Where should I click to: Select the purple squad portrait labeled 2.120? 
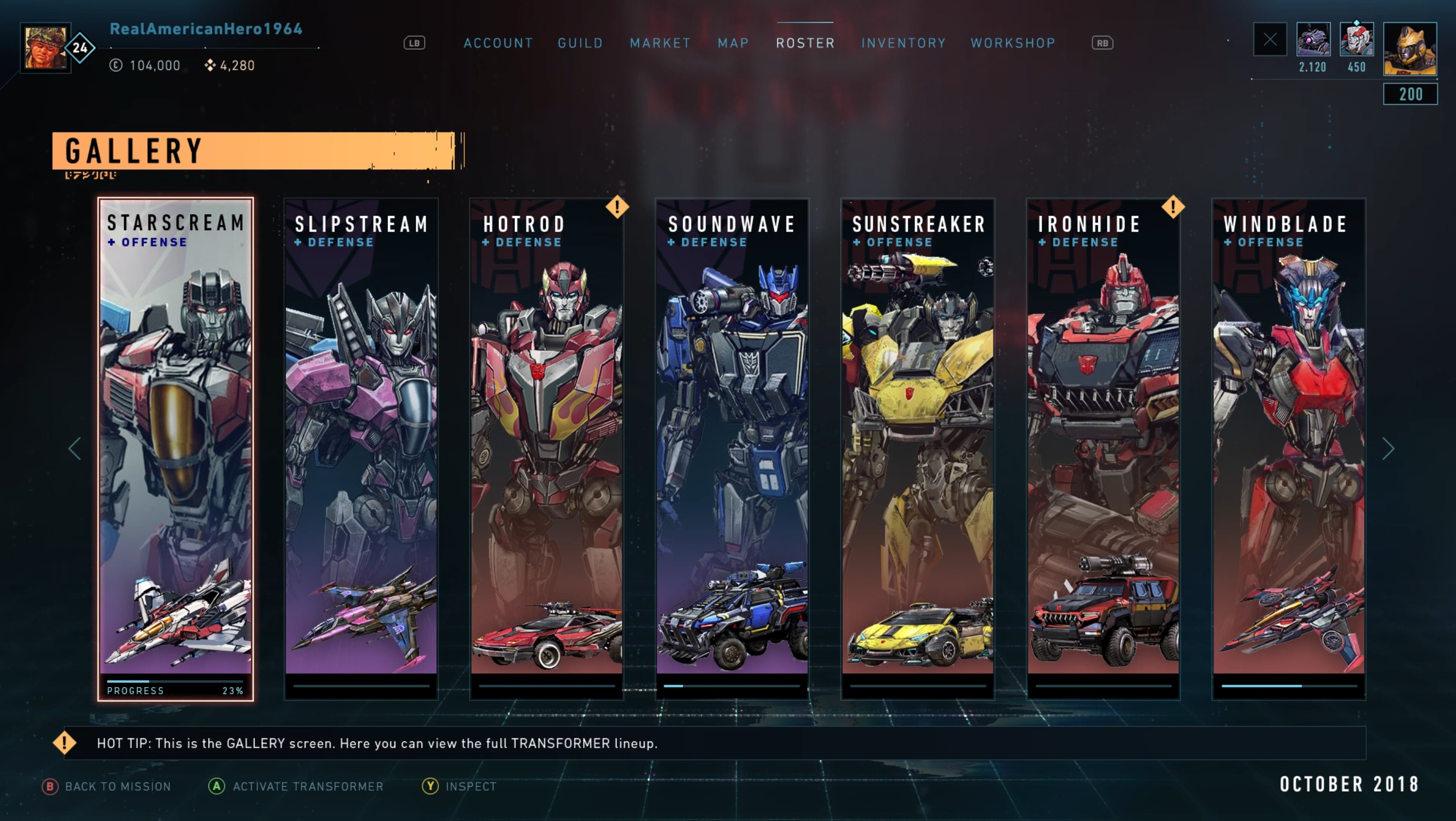pos(1312,39)
